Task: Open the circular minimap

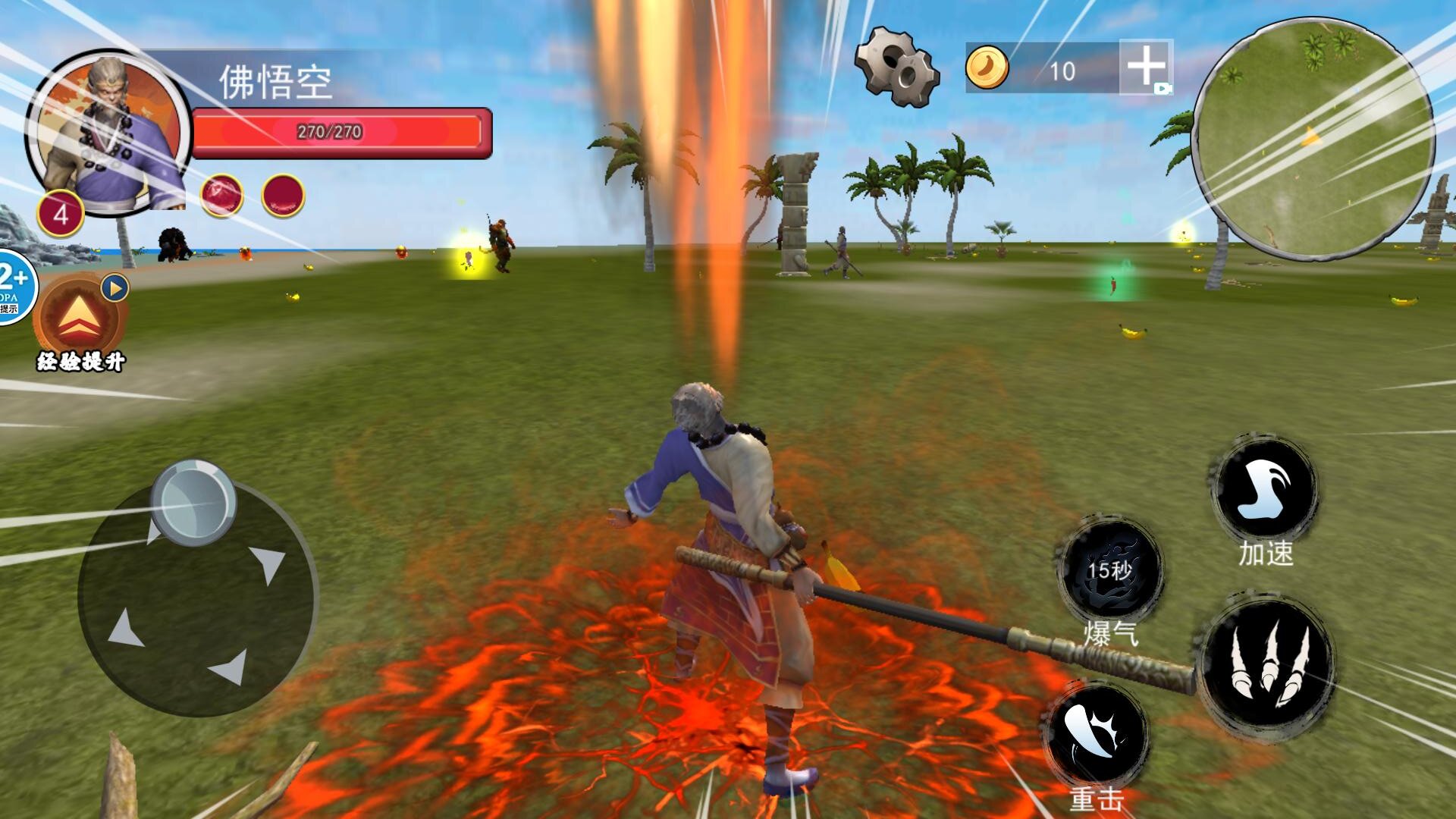Action: coord(1313,139)
